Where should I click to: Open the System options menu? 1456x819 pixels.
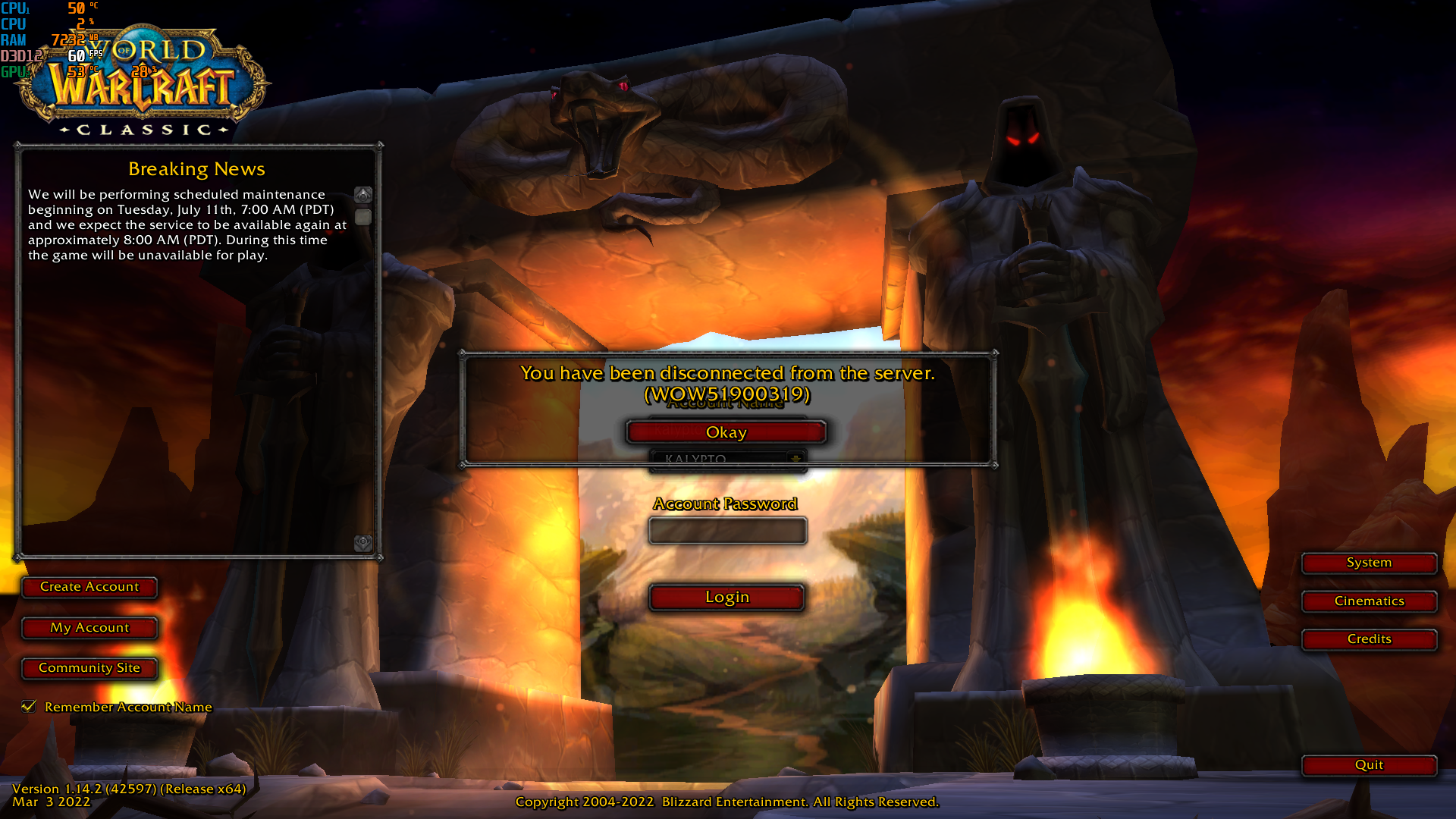[x=1369, y=563]
